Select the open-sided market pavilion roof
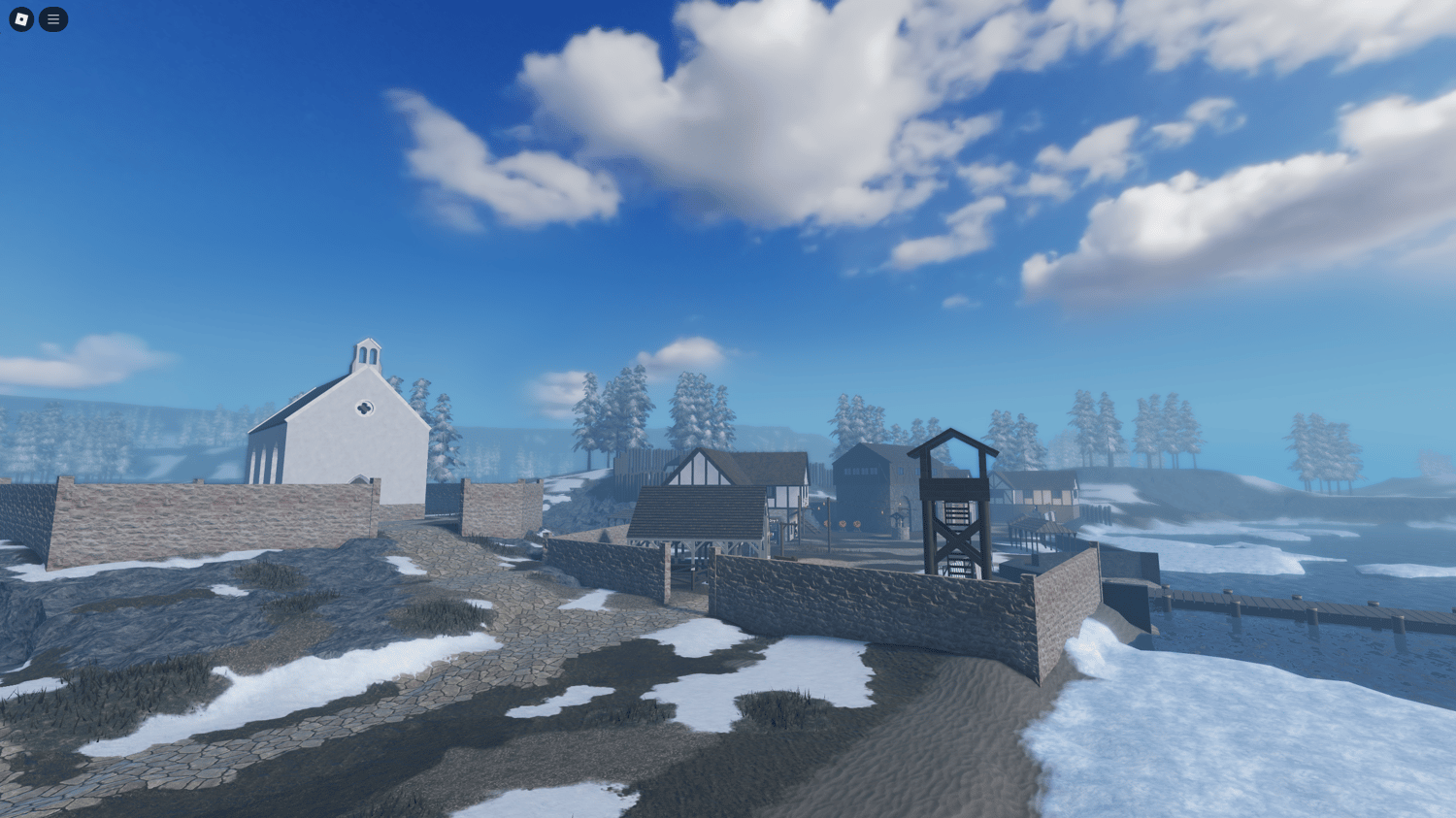The height and width of the screenshot is (818, 1456). [695, 509]
